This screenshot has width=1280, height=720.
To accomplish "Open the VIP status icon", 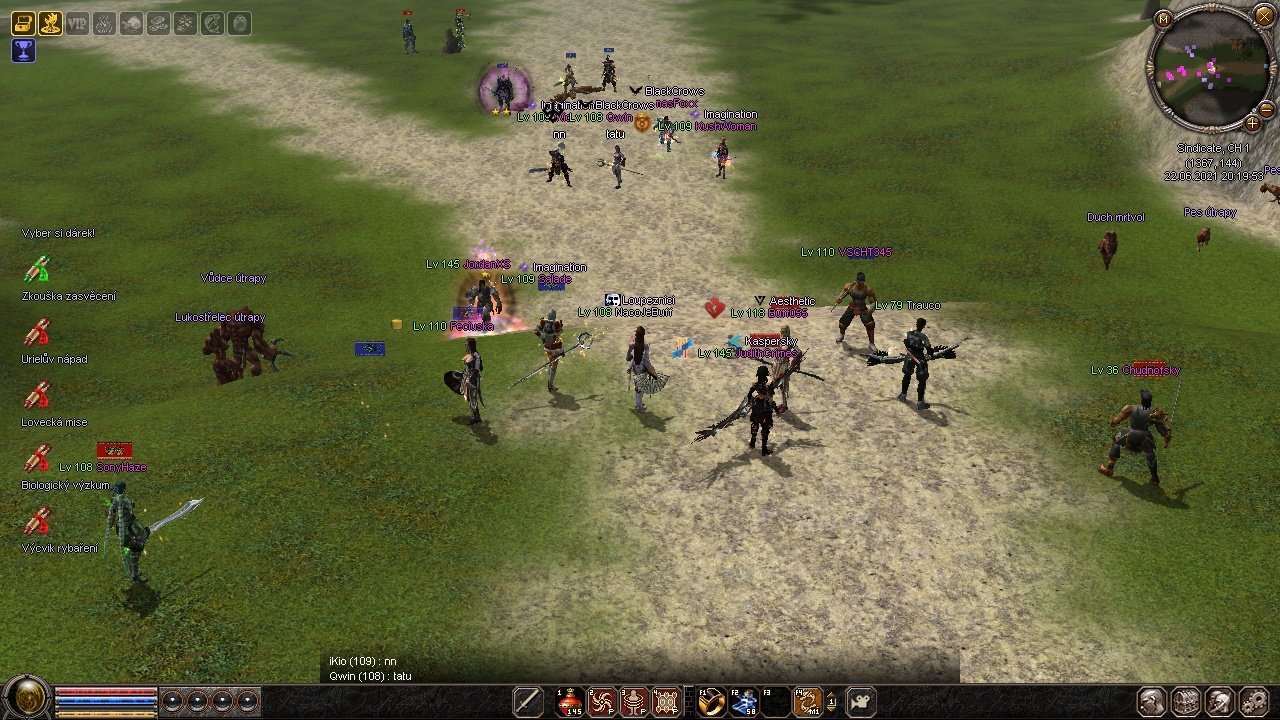I will (x=77, y=23).
